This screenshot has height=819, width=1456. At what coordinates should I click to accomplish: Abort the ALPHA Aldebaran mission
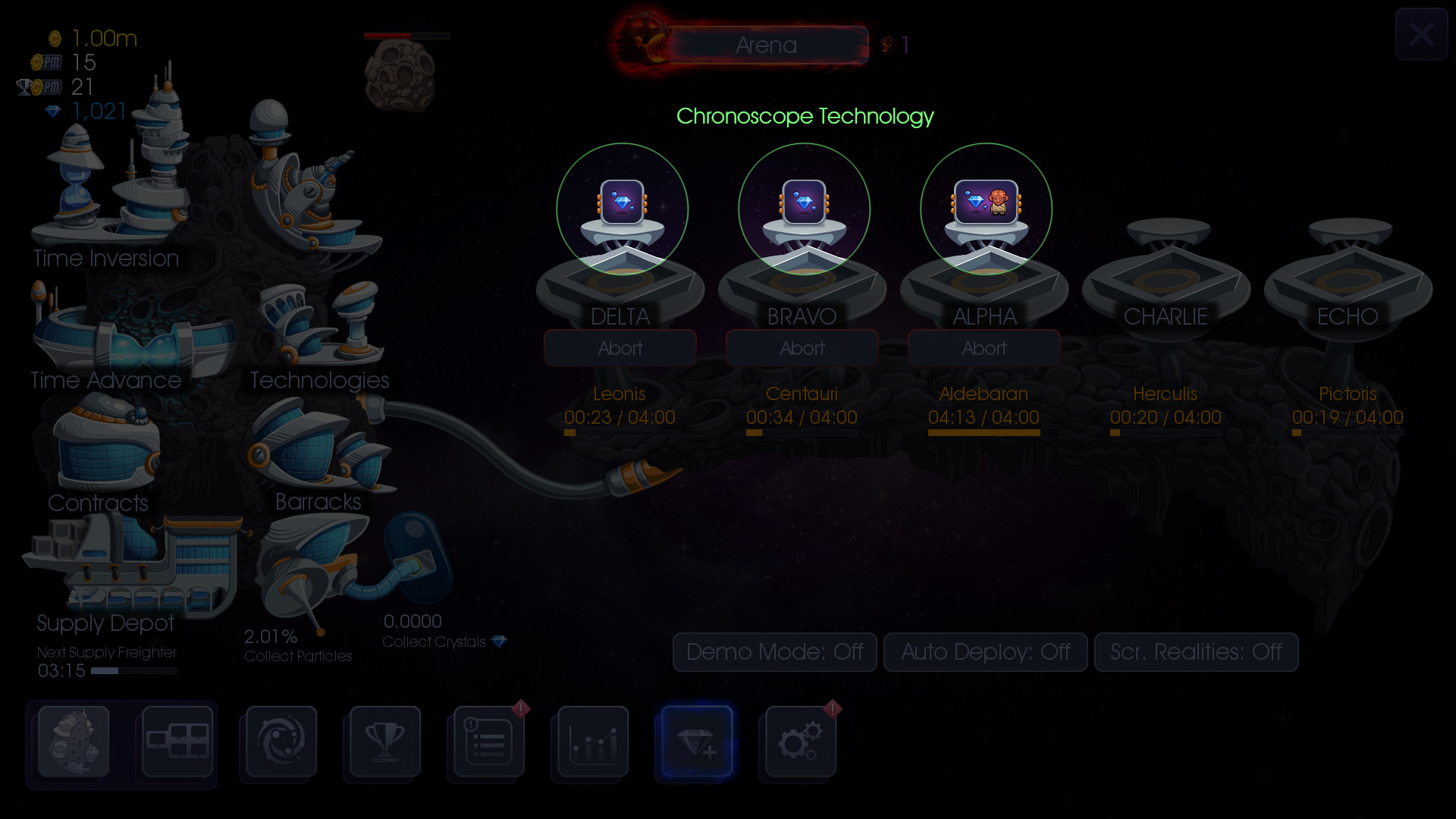point(984,348)
